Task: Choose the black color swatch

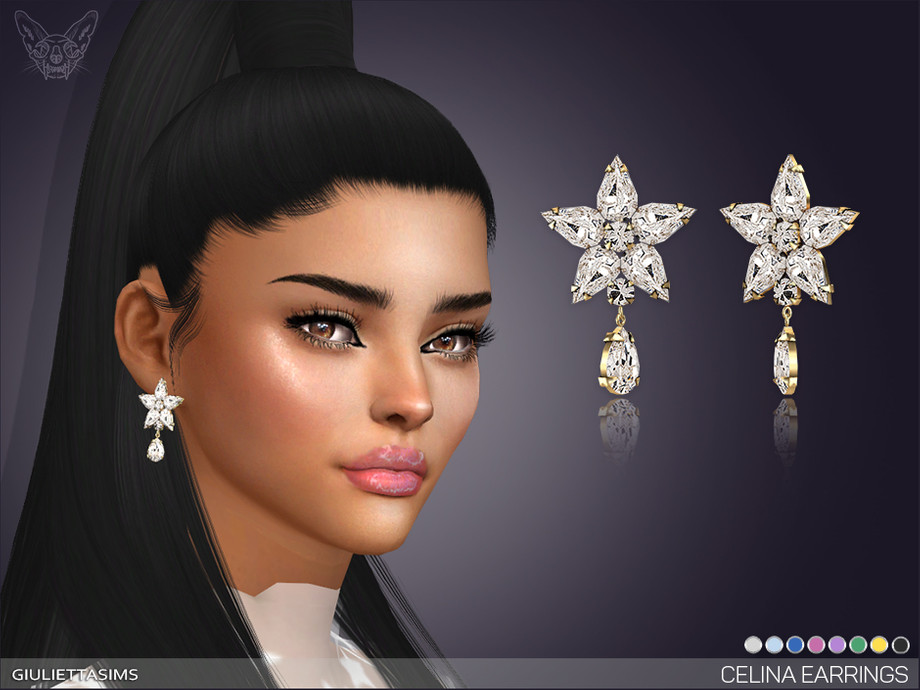Action: tap(900, 645)
